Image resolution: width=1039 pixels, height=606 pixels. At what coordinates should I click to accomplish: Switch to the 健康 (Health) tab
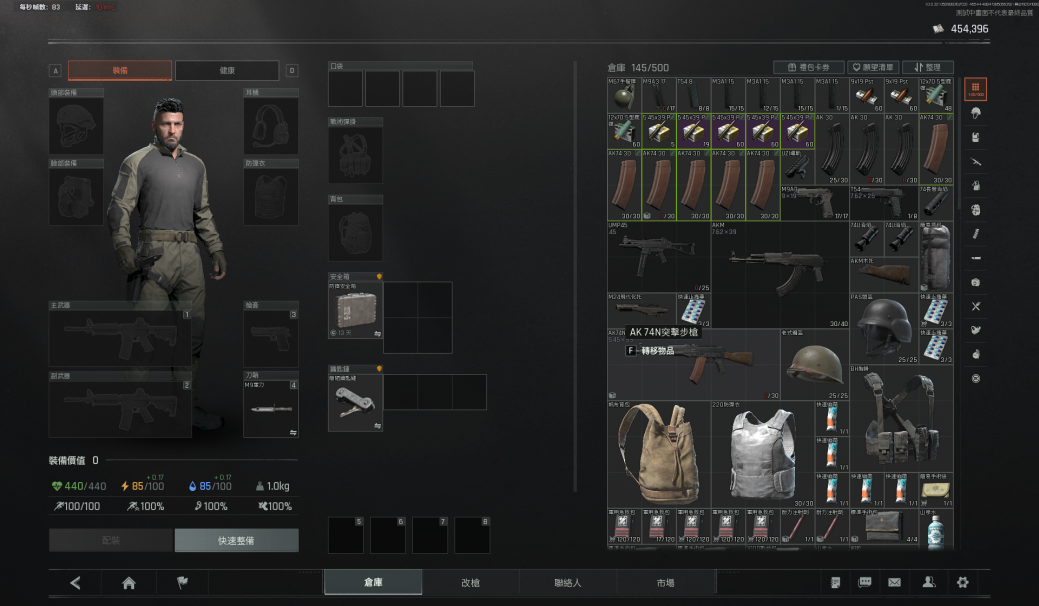(227, 71)
